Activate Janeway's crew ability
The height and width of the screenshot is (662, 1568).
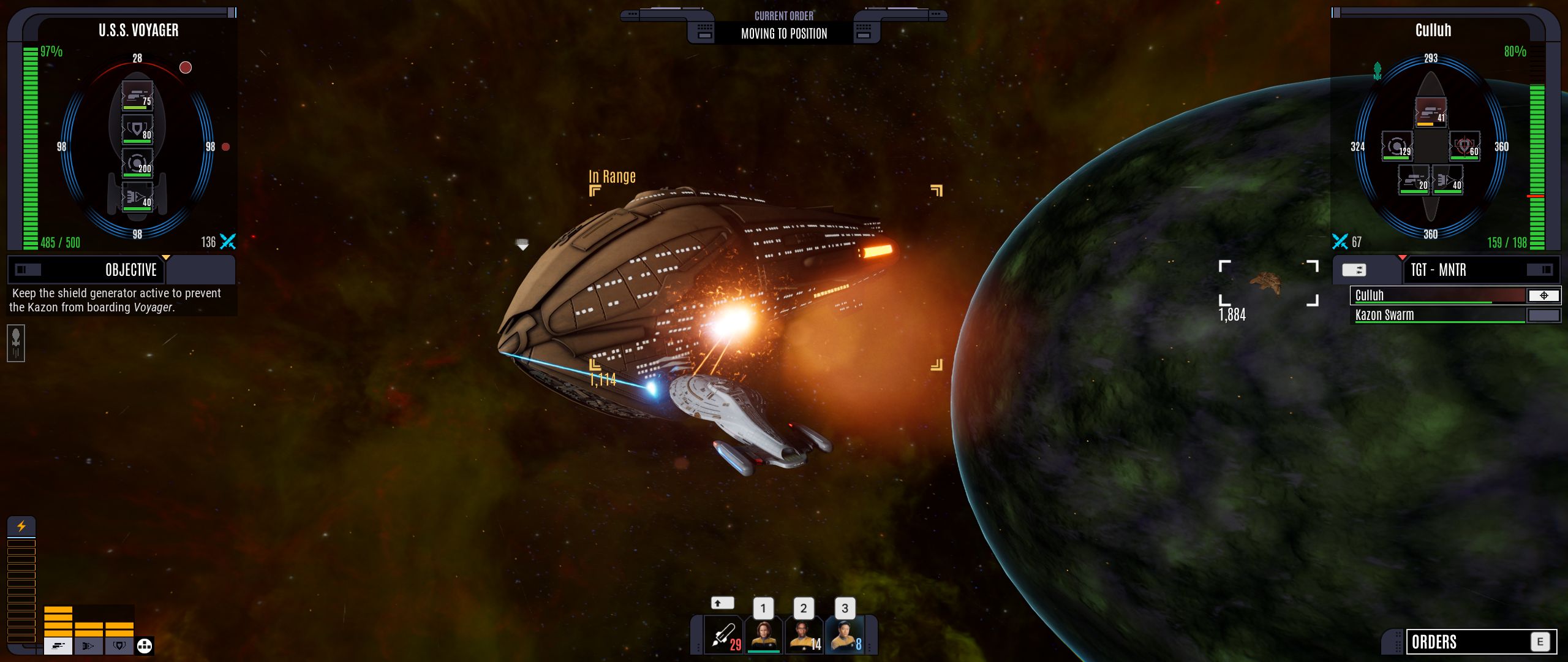(x=763, y=636)
